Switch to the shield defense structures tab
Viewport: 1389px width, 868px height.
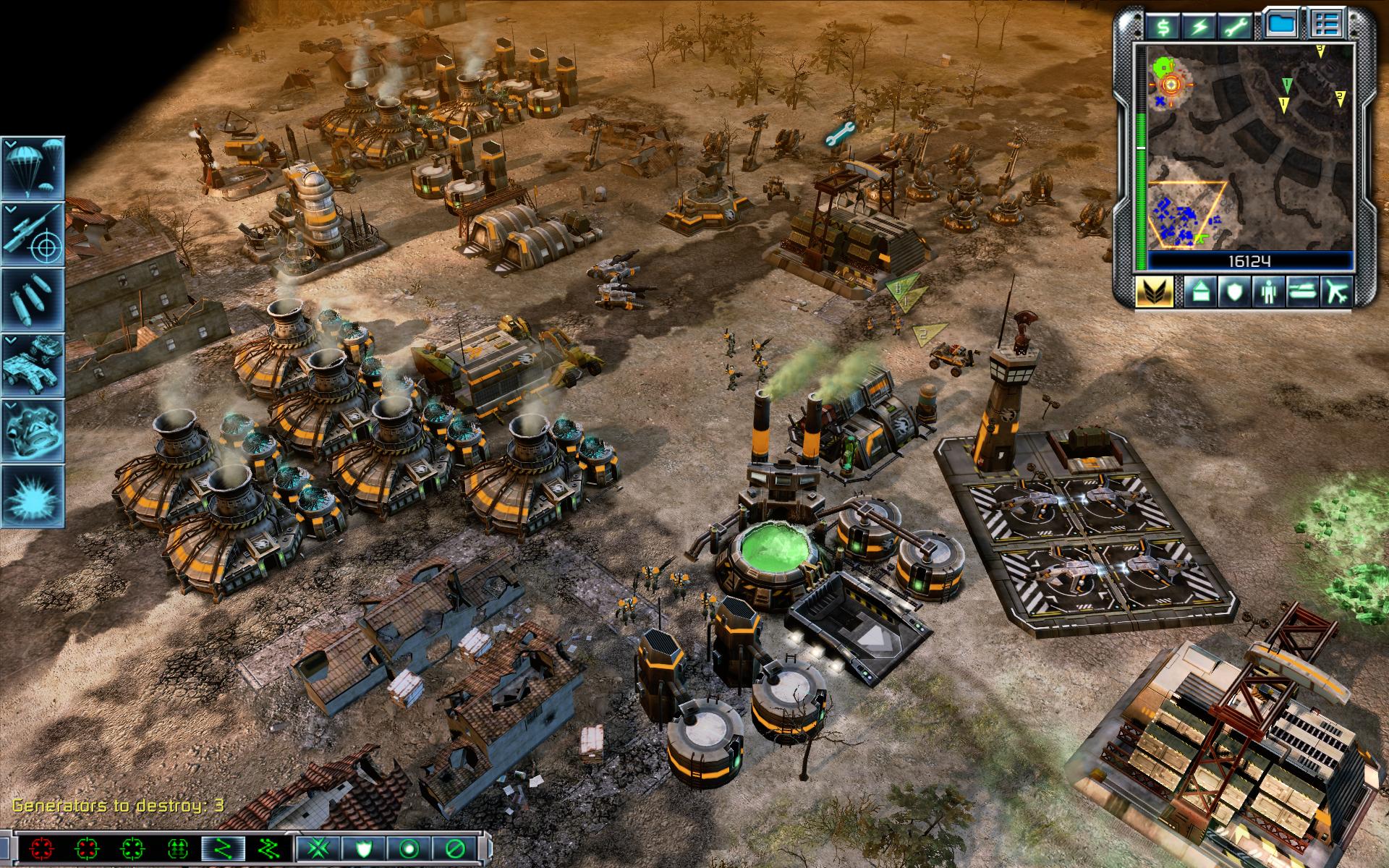click(x=1233, y=292)
